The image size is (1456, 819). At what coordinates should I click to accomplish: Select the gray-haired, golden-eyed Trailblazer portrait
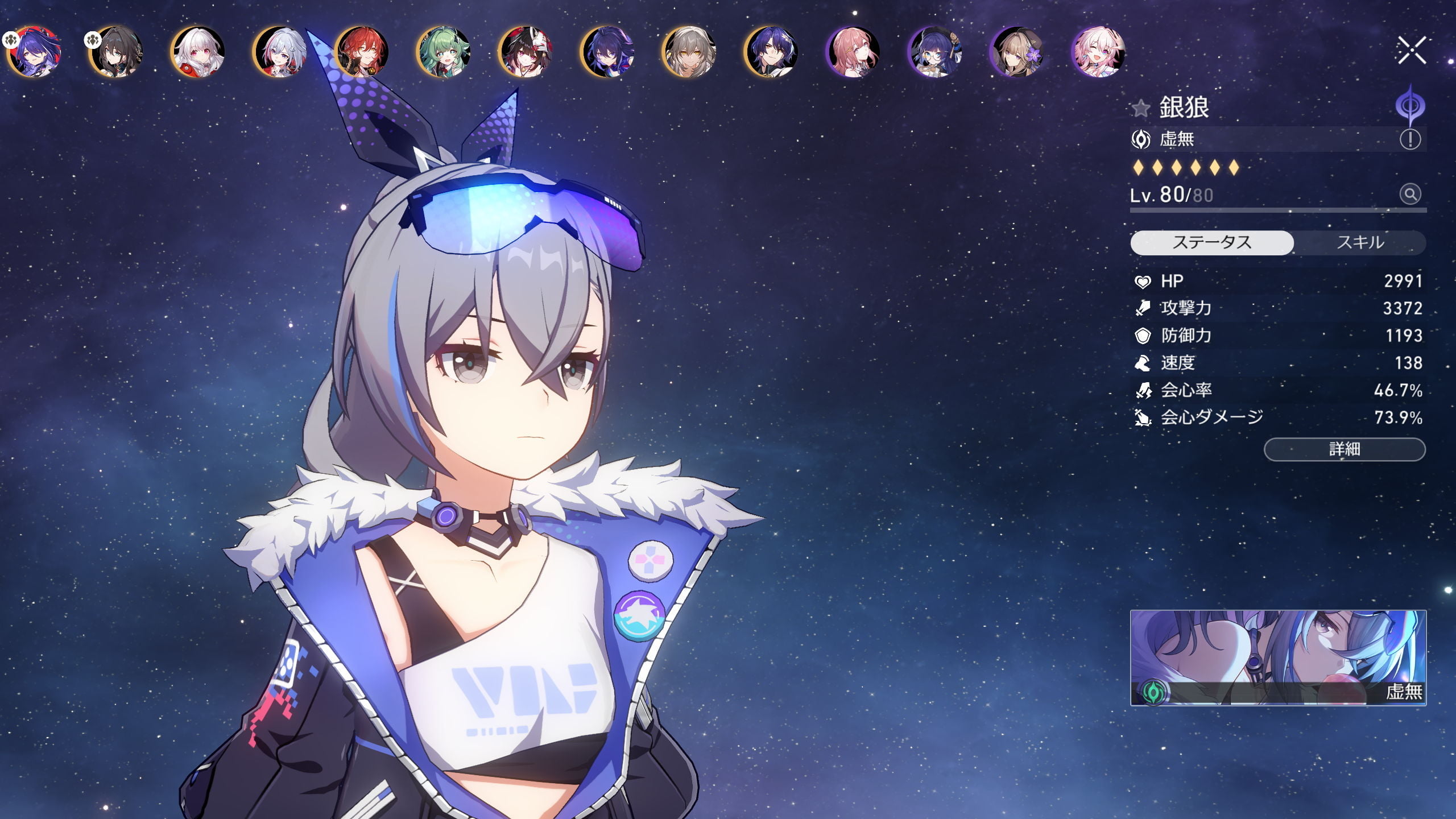tap(690, 52)
